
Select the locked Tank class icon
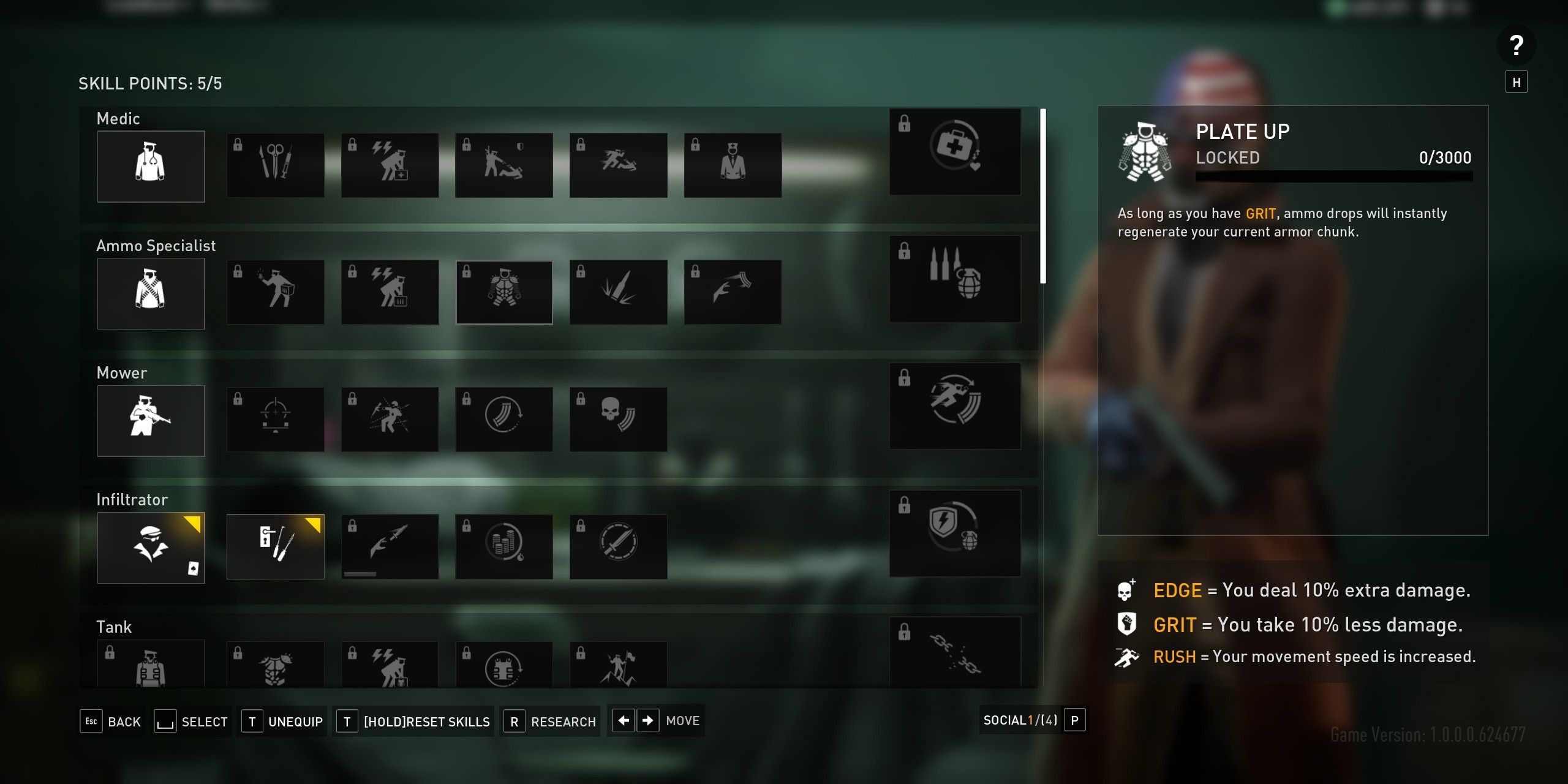[151, 668]
